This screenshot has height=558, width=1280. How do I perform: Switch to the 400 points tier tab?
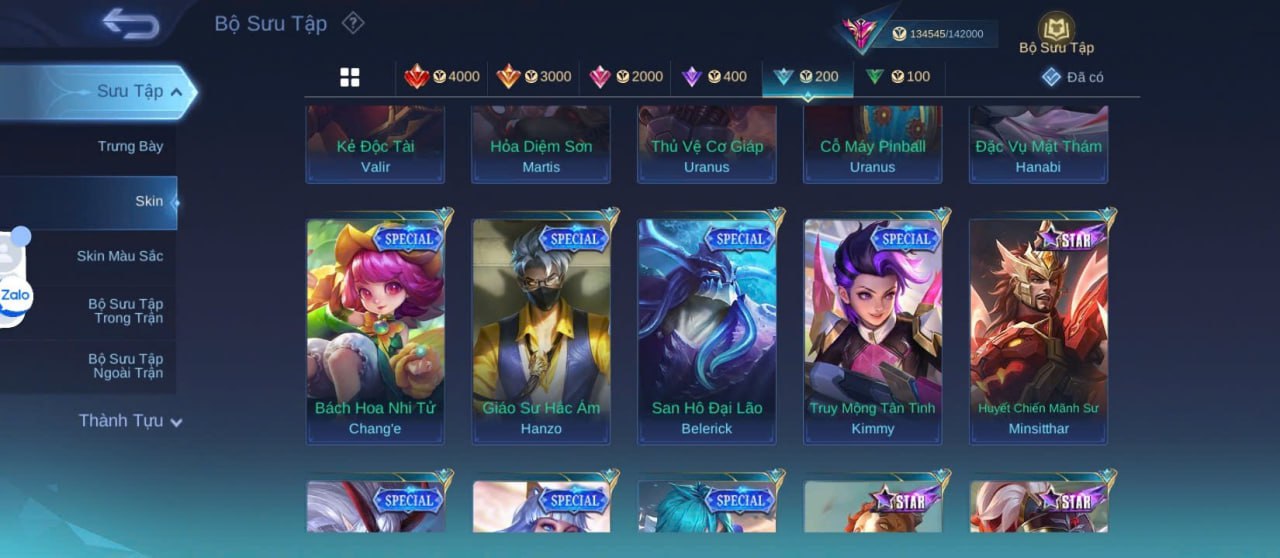[x=714, y=77]
